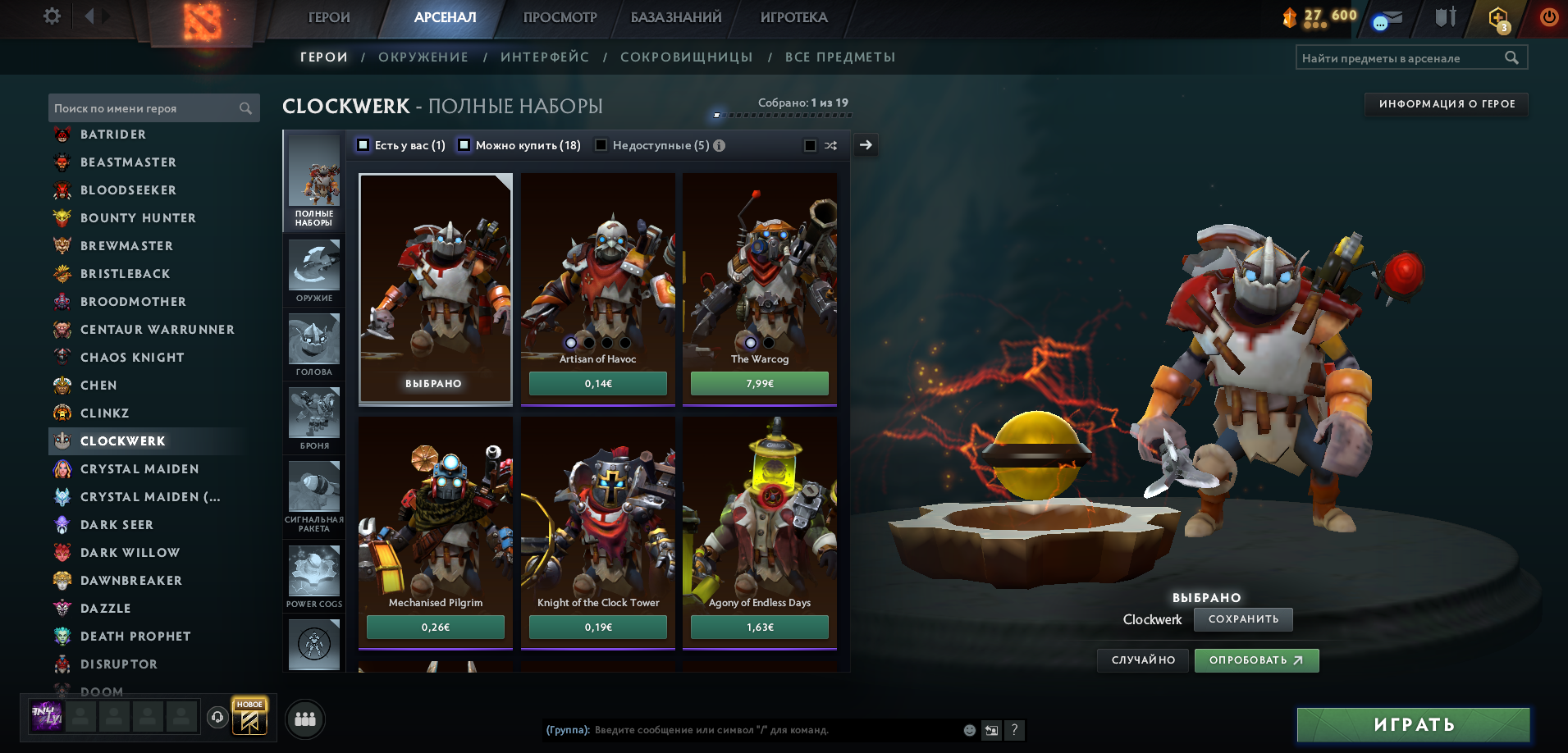The width and height of the screenshot is (1568, 753).
Task: Expand the filter bar with the right arrow
Action: [x=866, y=144]
